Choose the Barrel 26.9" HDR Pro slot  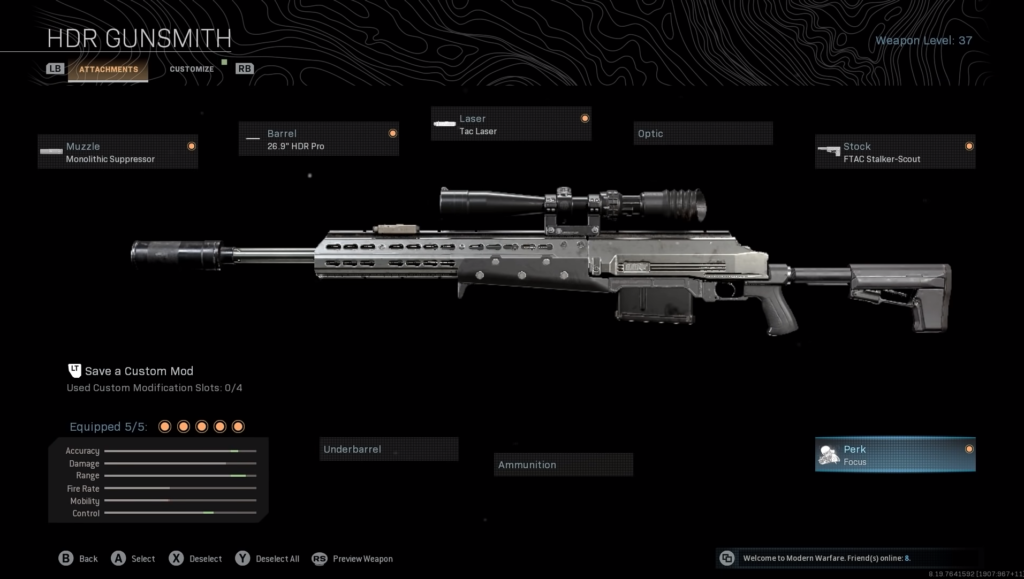[x=319, y=139]
